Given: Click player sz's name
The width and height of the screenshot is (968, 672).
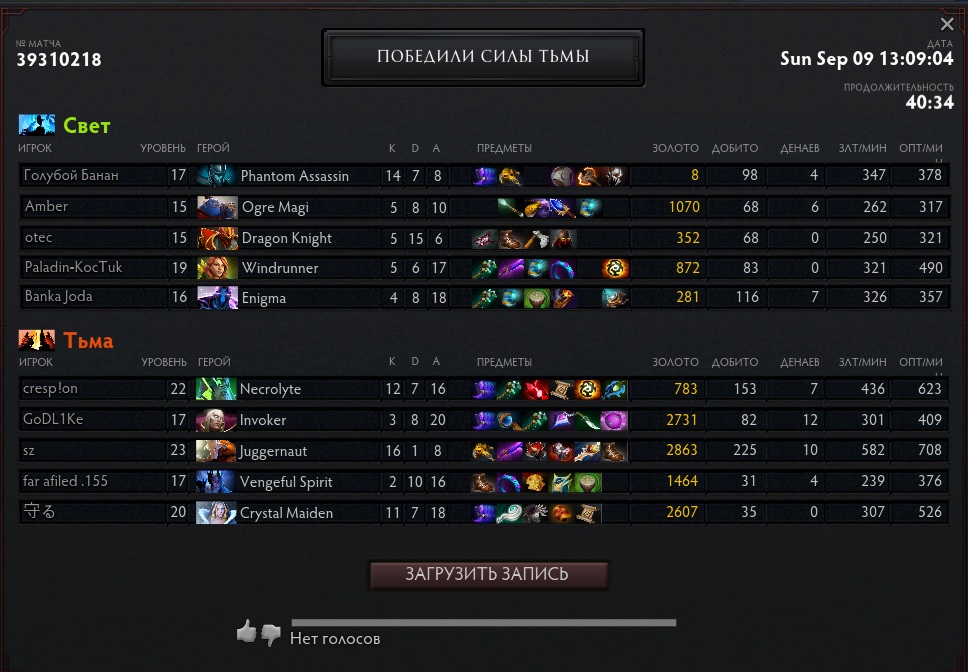Looking at the screenshot, I should click(x=30, y=451).
